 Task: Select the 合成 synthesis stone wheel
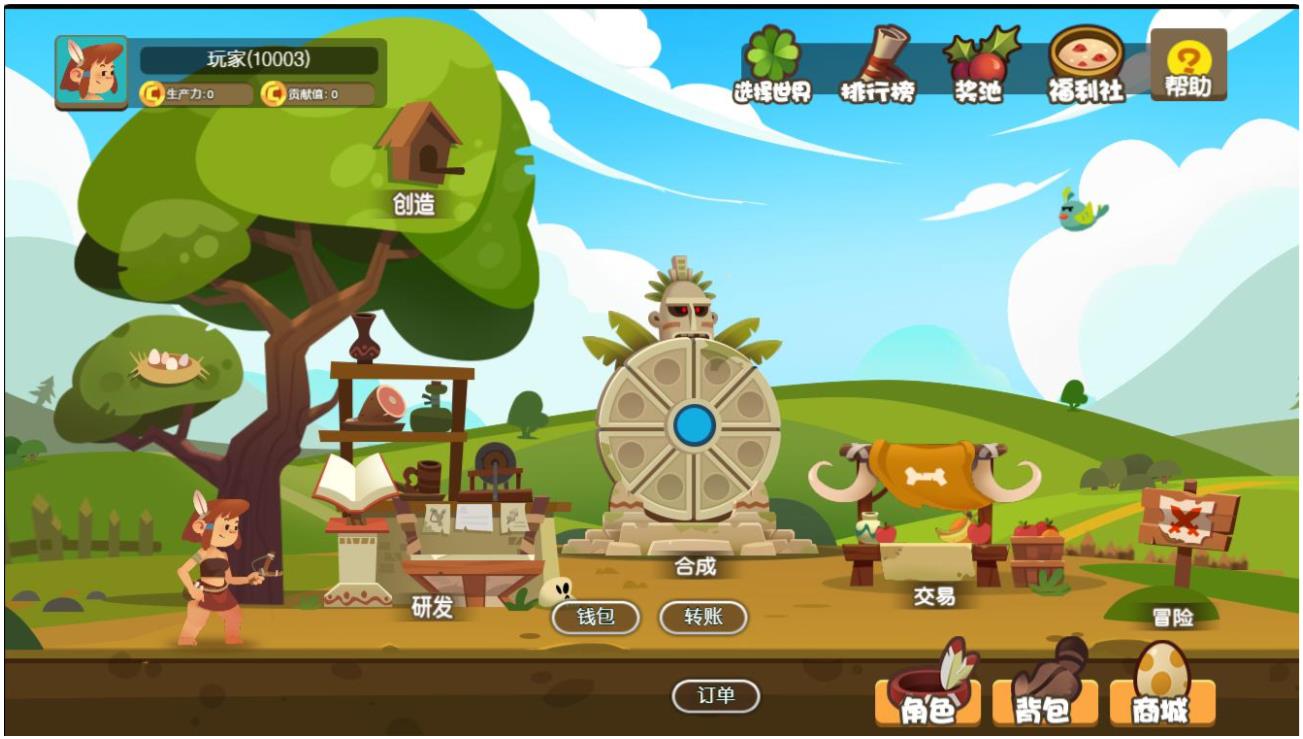[x=689, y=428]
